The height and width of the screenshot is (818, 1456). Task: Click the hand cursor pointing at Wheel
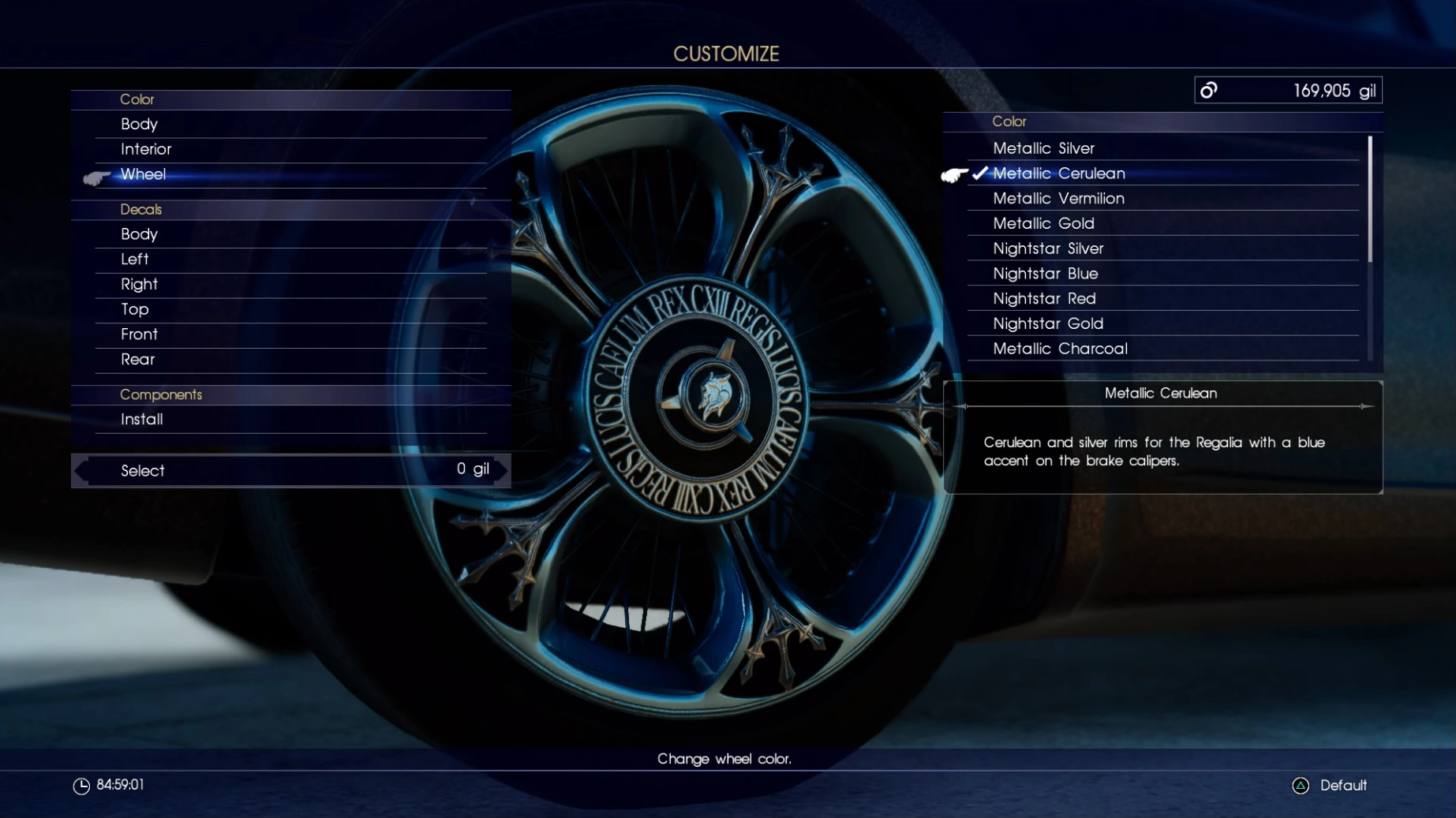pyautogui.click(x=96, y=177)
